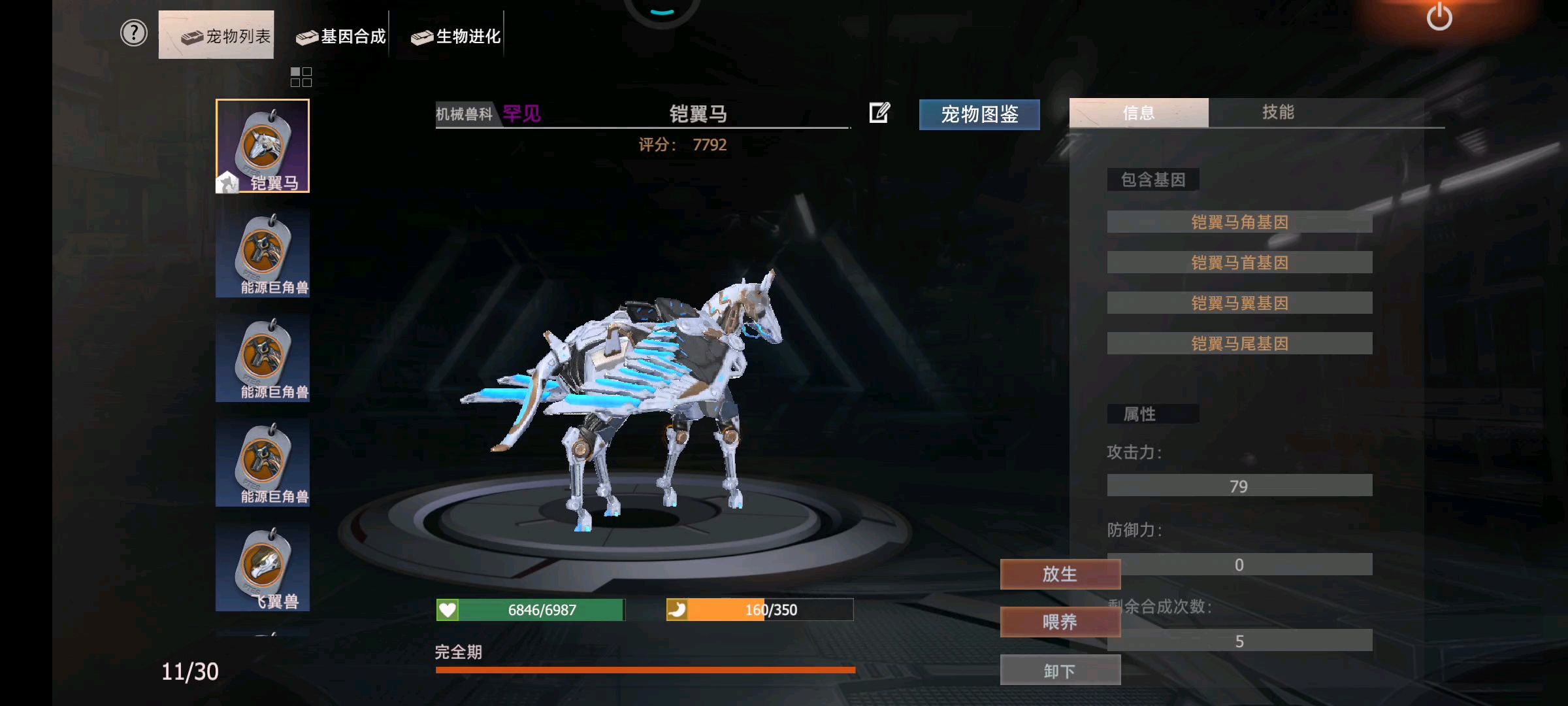Toggle display of 铠翼马角基因 gene

tap(1238, 222)
